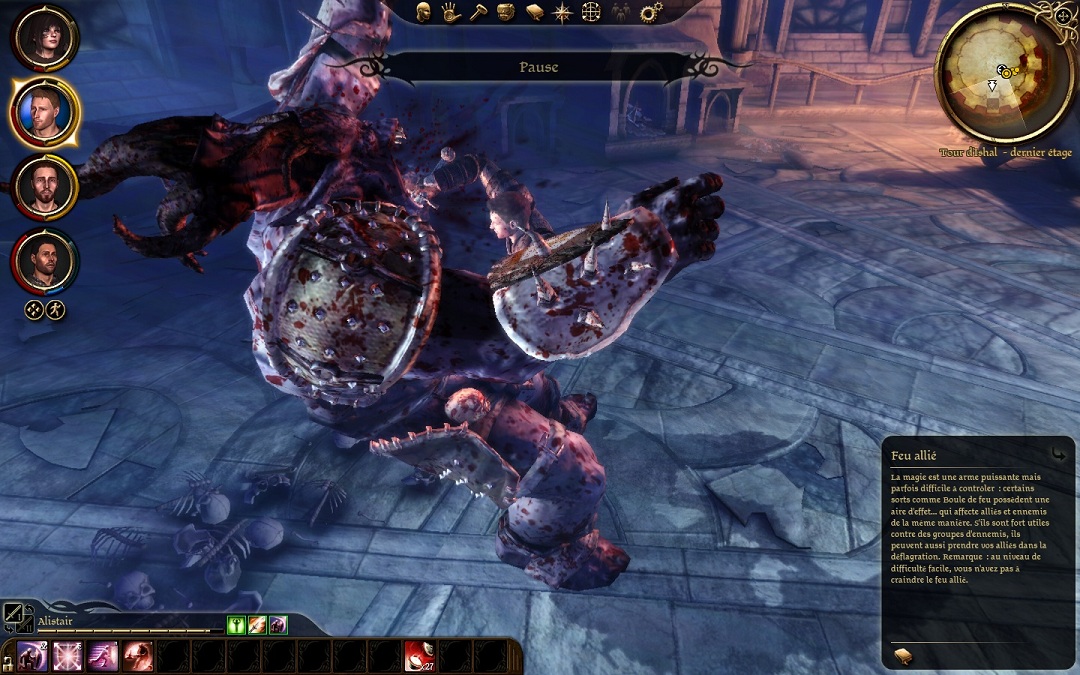This screenshot has height=675, width=1080.
Task: Open the backpack inventory
Action: [506, 13]
